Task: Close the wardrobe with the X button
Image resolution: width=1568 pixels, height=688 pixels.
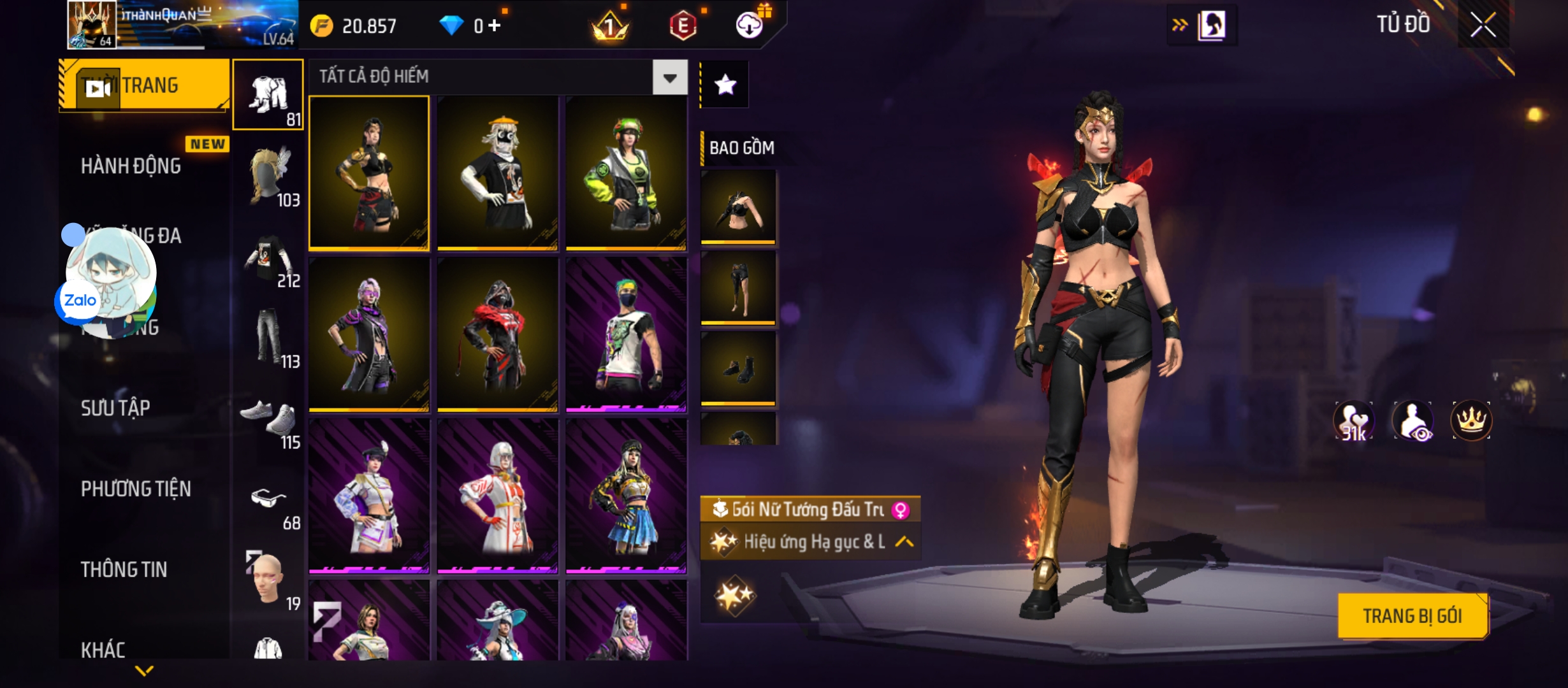Action: (1483, 26)
